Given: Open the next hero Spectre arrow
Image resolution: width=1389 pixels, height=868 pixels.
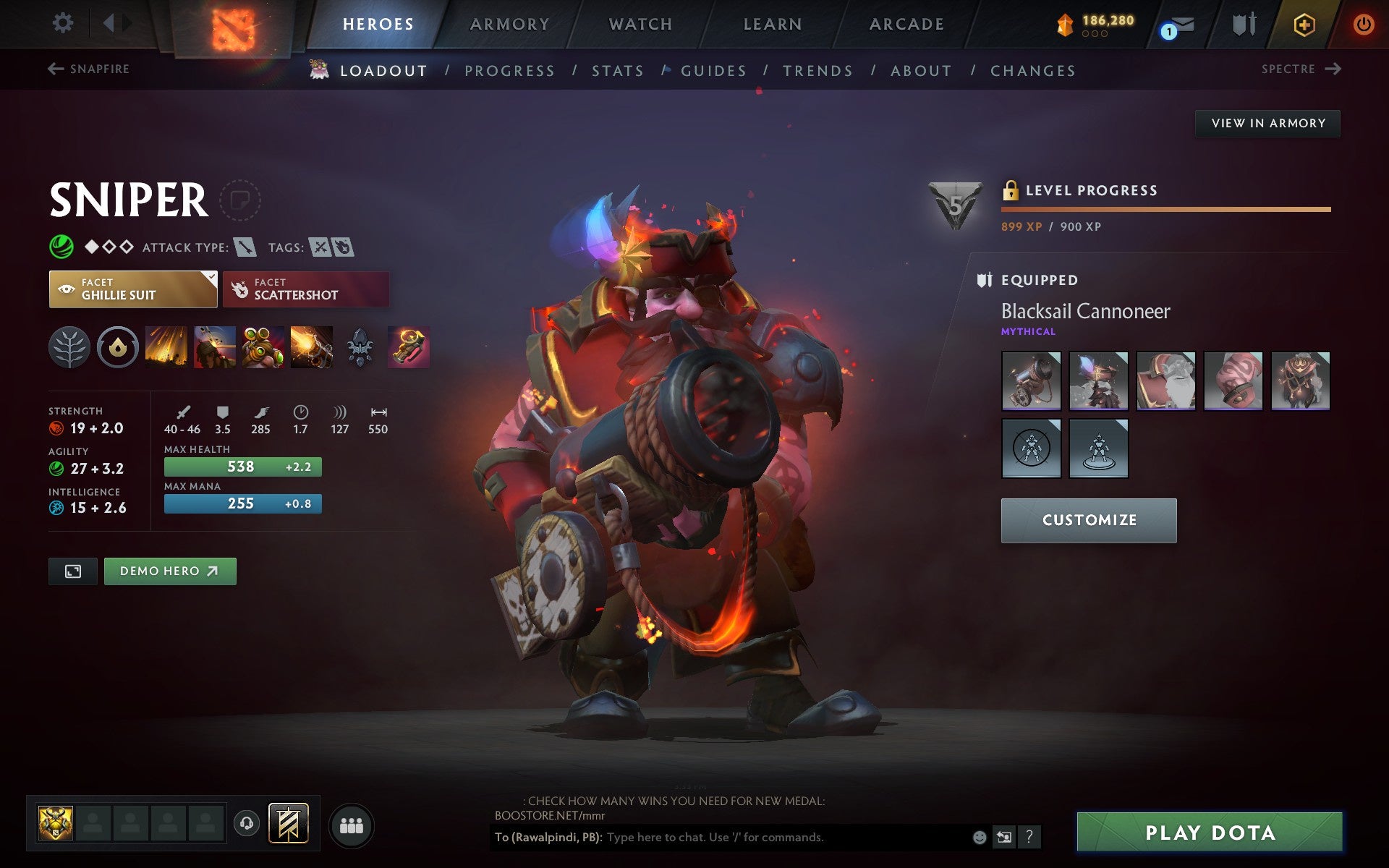Looking at the screenshot, I should [x=1334, y=69].
